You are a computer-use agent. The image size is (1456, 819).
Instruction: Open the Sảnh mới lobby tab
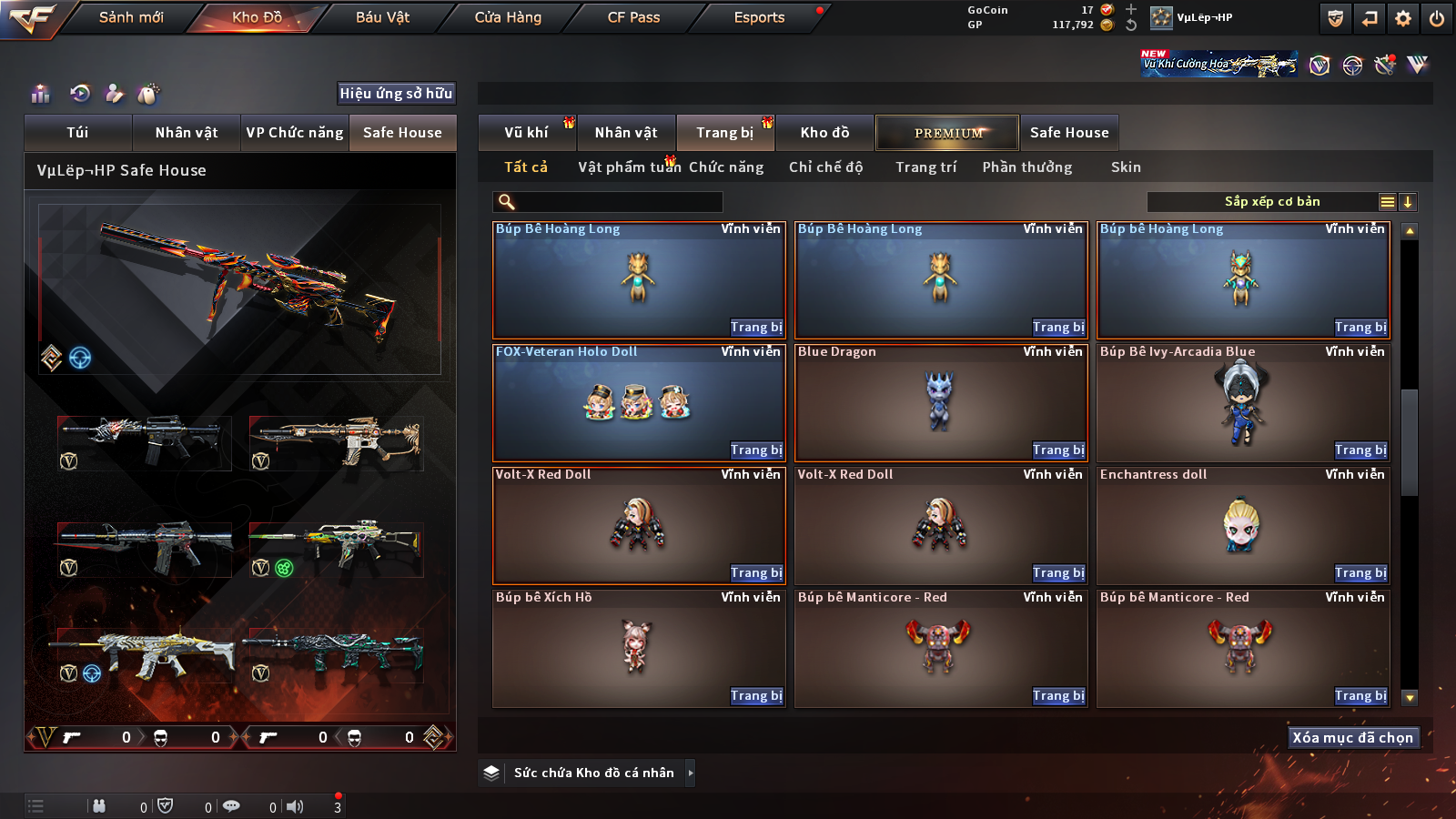point(131,17)
